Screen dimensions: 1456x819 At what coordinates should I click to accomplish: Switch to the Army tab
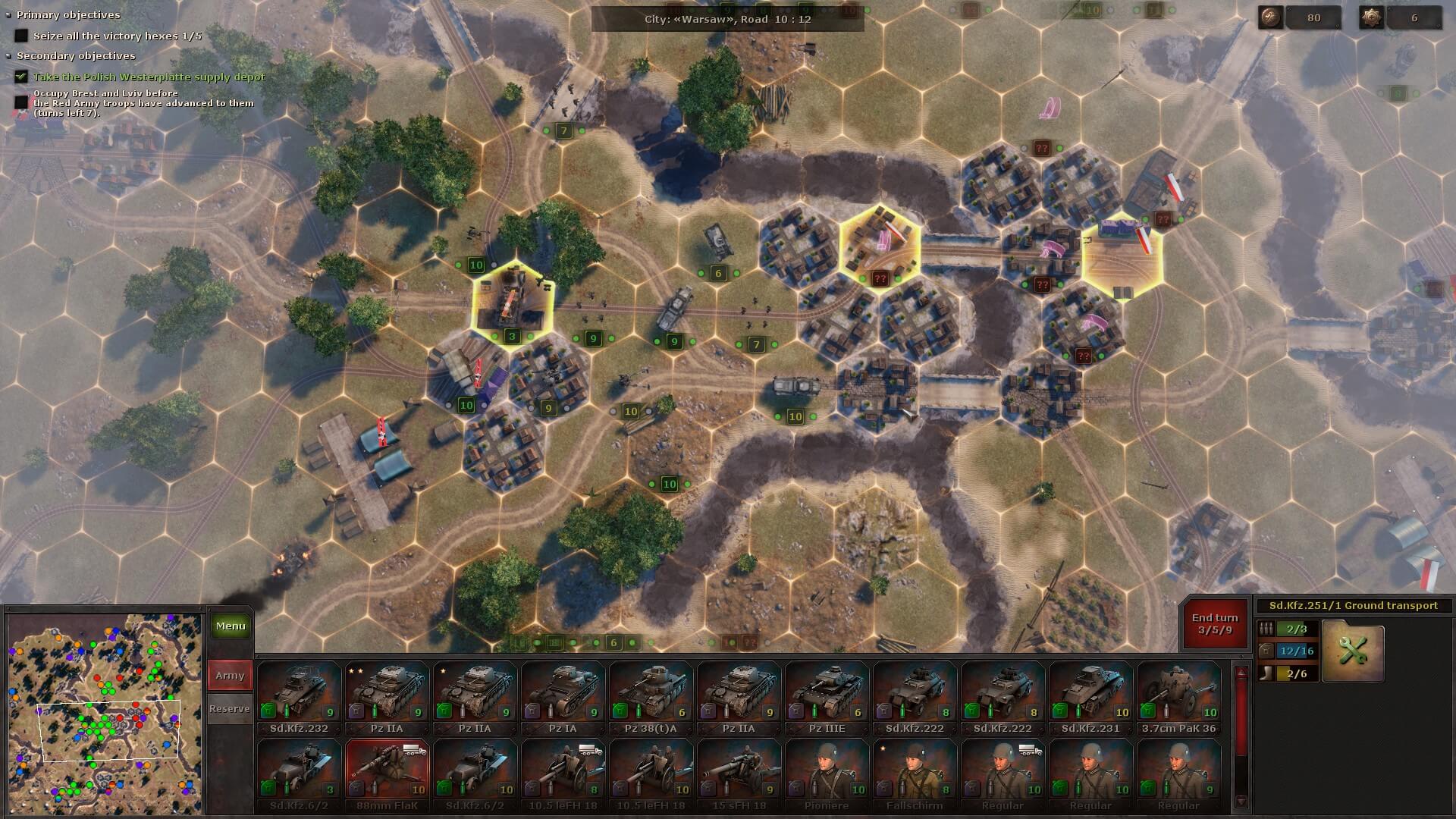(x=230, y=675)
